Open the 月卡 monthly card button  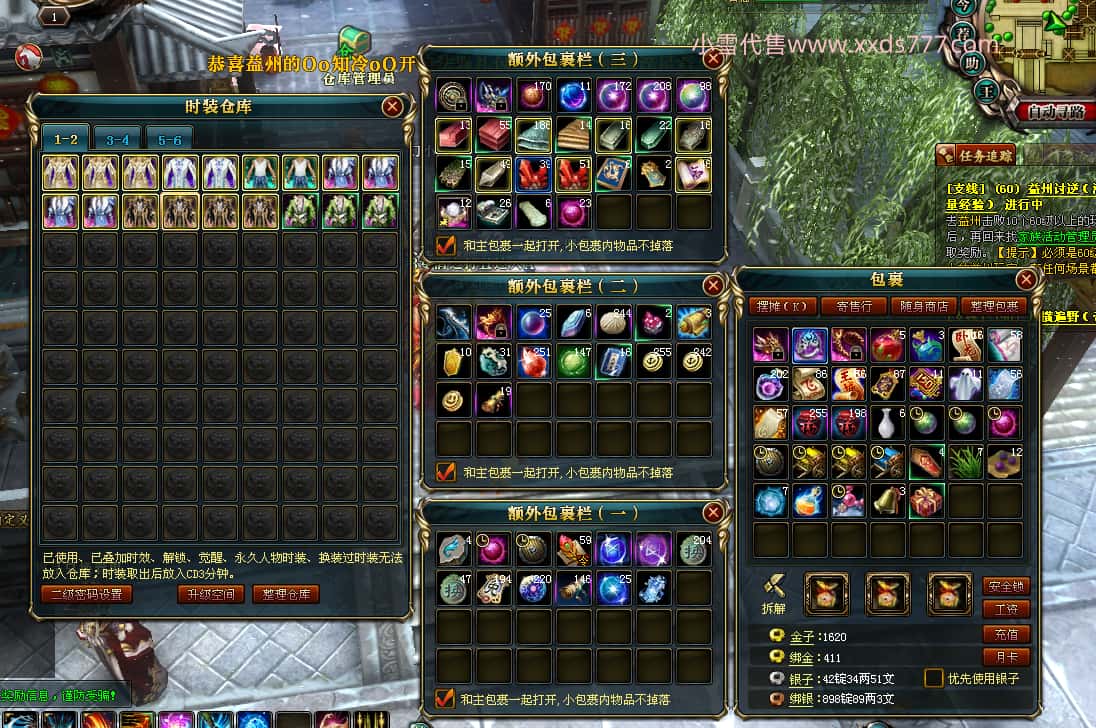point(1006,657)
